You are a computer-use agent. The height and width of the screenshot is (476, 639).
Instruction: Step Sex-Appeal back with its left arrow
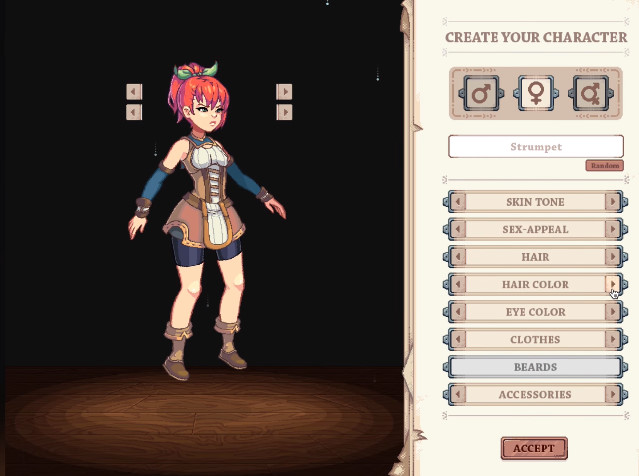(x=458, y=230)
